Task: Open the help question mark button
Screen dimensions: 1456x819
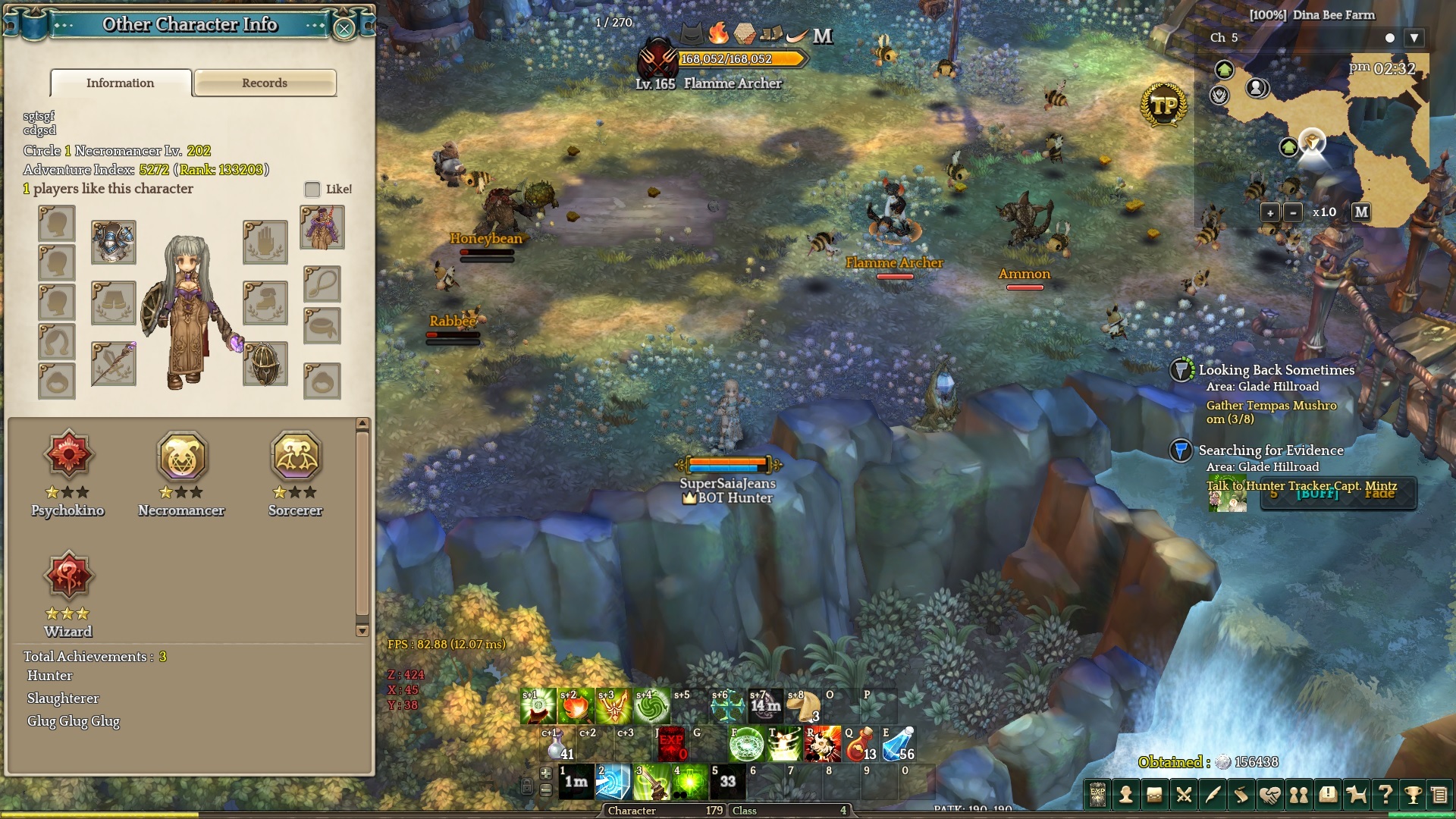Action: pyautogui.click(x=1385, y=795)
